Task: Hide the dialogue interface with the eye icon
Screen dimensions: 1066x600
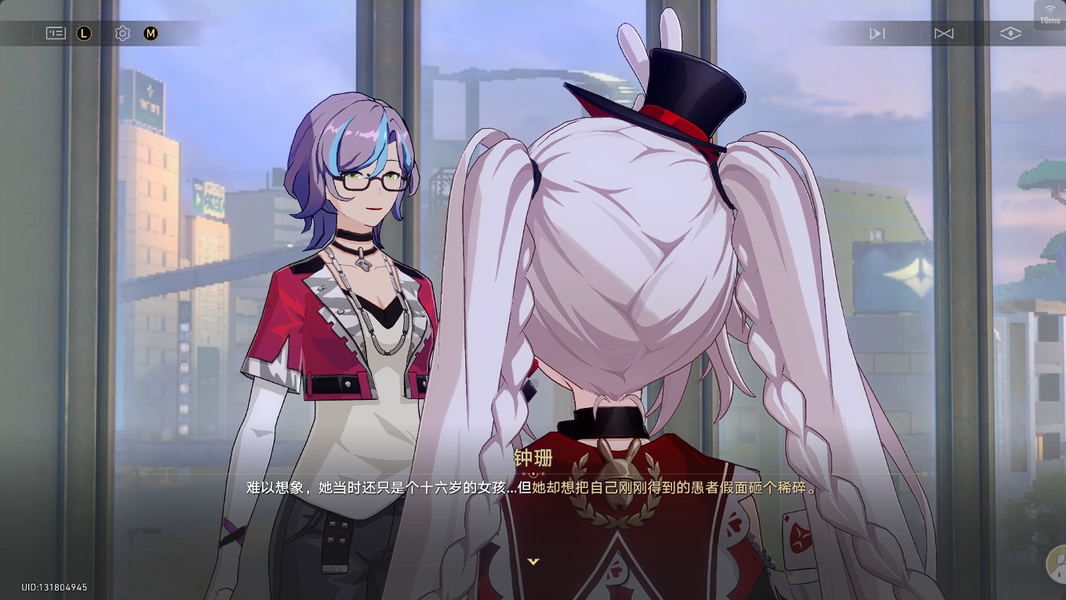Action: click(1011, 33)
